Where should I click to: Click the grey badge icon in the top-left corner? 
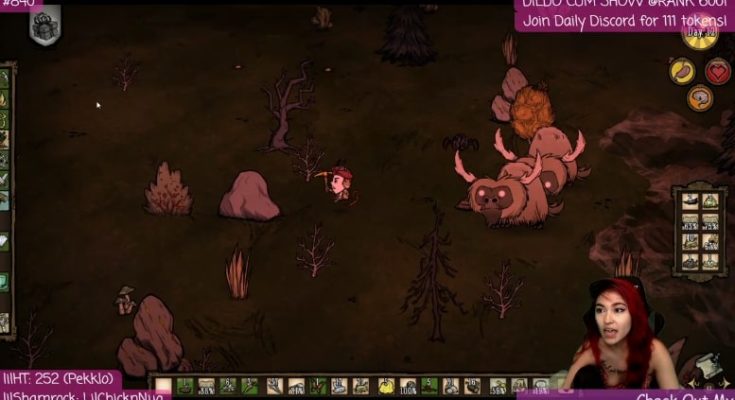pos(44,28)
